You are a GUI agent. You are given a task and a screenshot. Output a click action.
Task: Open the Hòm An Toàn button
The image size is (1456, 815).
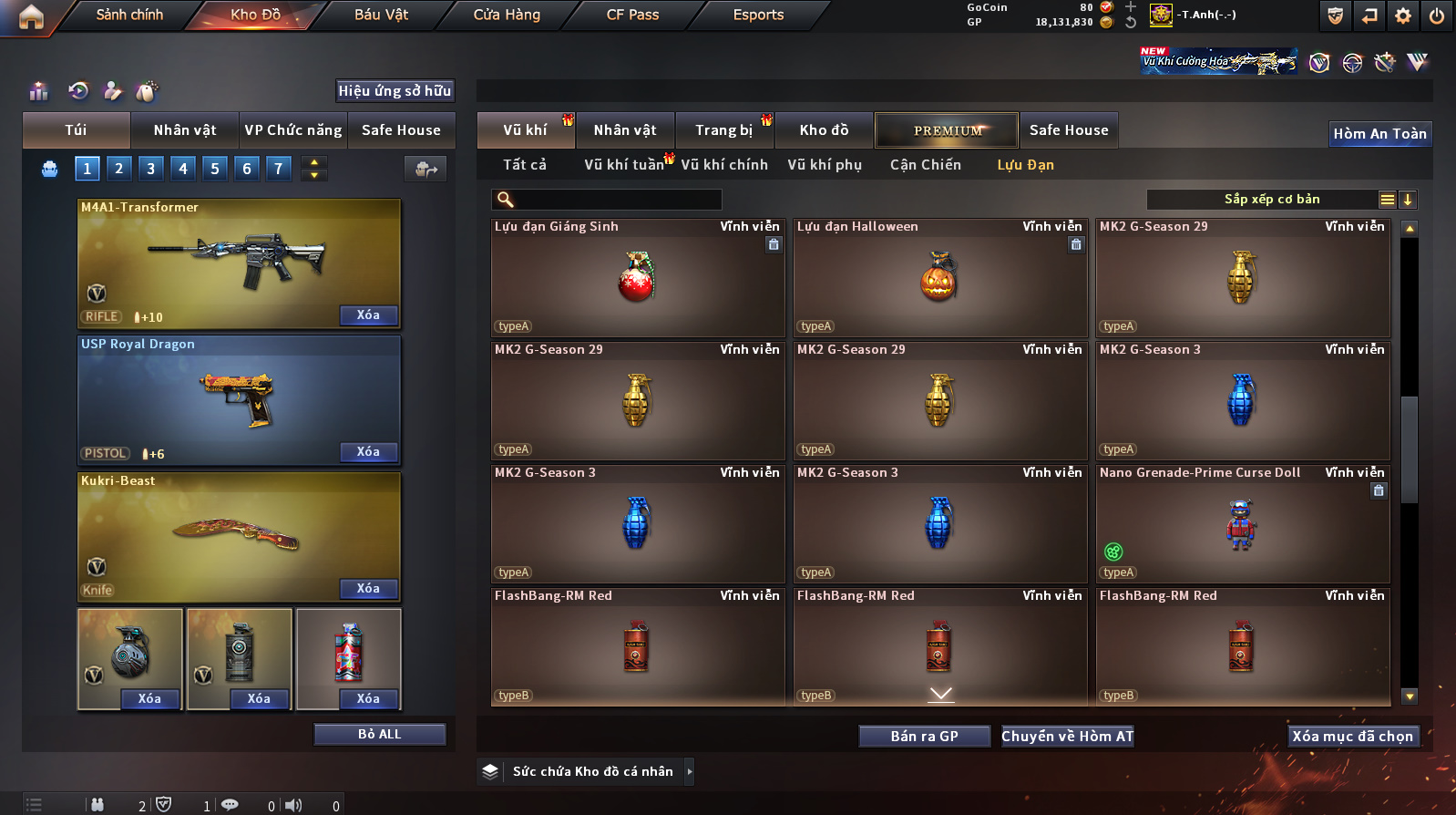coord(1379,134)
